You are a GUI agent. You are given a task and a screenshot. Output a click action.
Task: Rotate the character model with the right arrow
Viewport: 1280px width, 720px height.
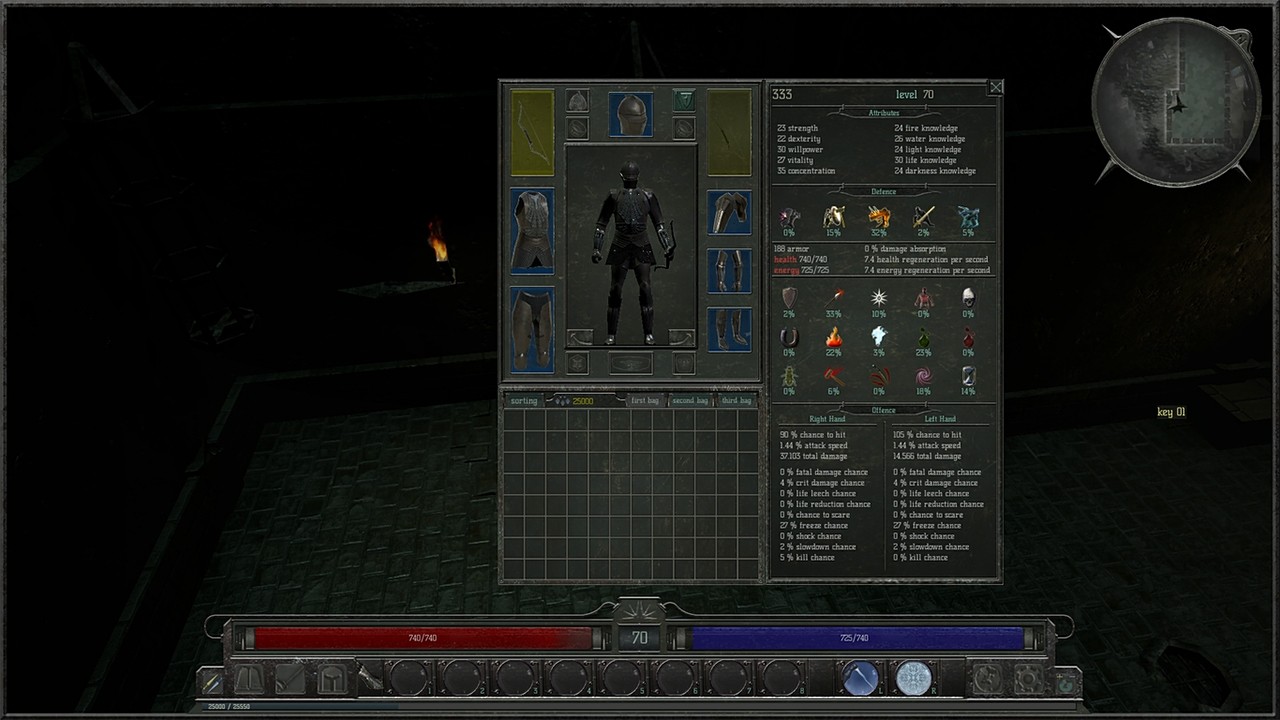tap(681, 337)
